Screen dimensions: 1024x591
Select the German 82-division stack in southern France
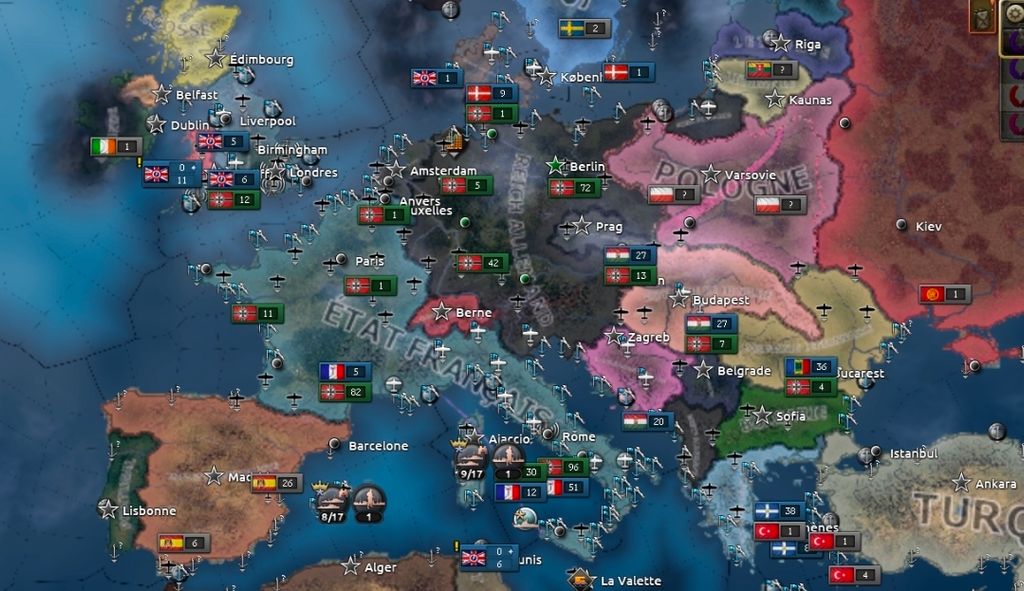tap(345, 391)
